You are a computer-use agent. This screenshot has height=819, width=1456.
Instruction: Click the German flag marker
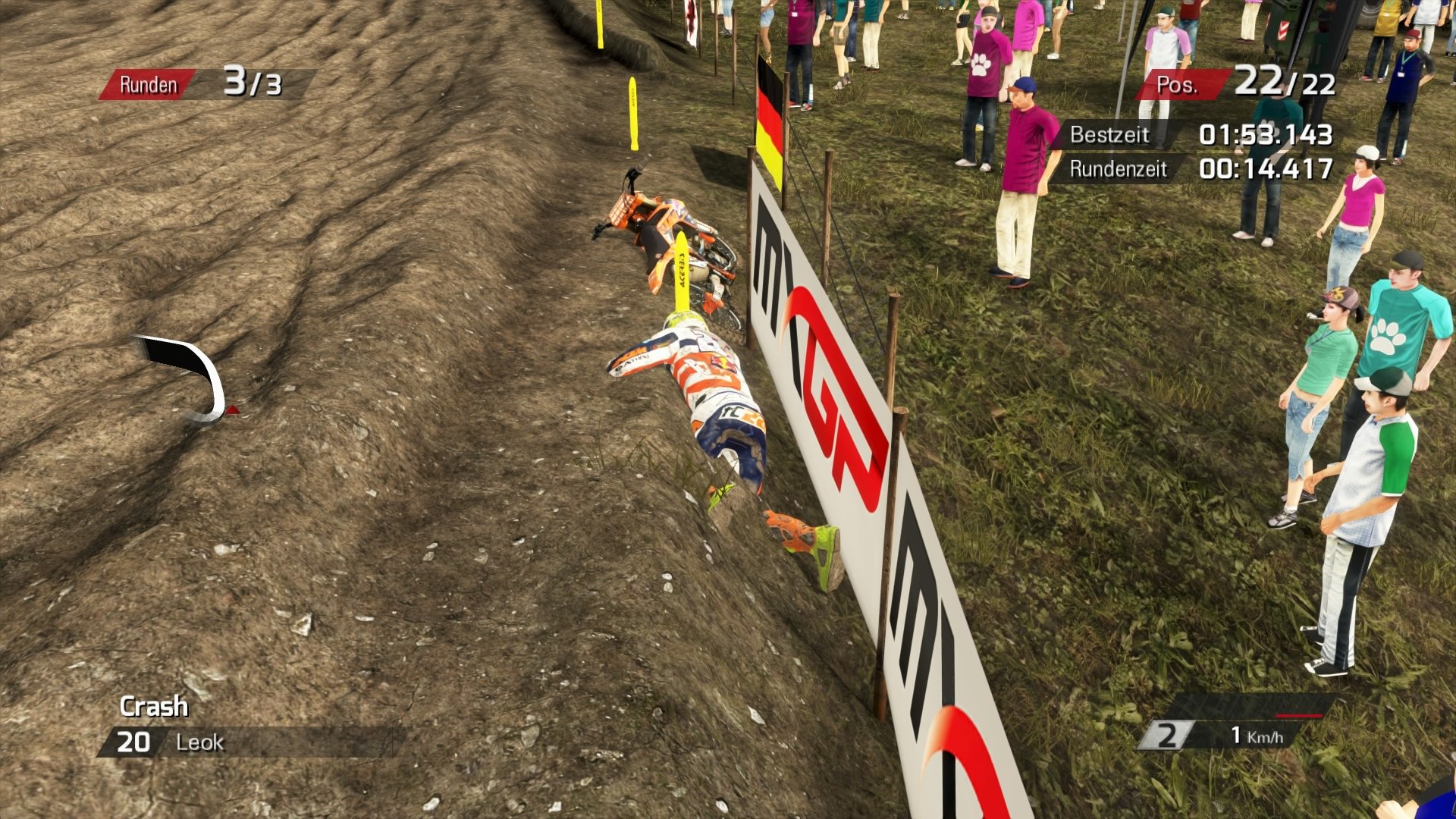[771, 114]
